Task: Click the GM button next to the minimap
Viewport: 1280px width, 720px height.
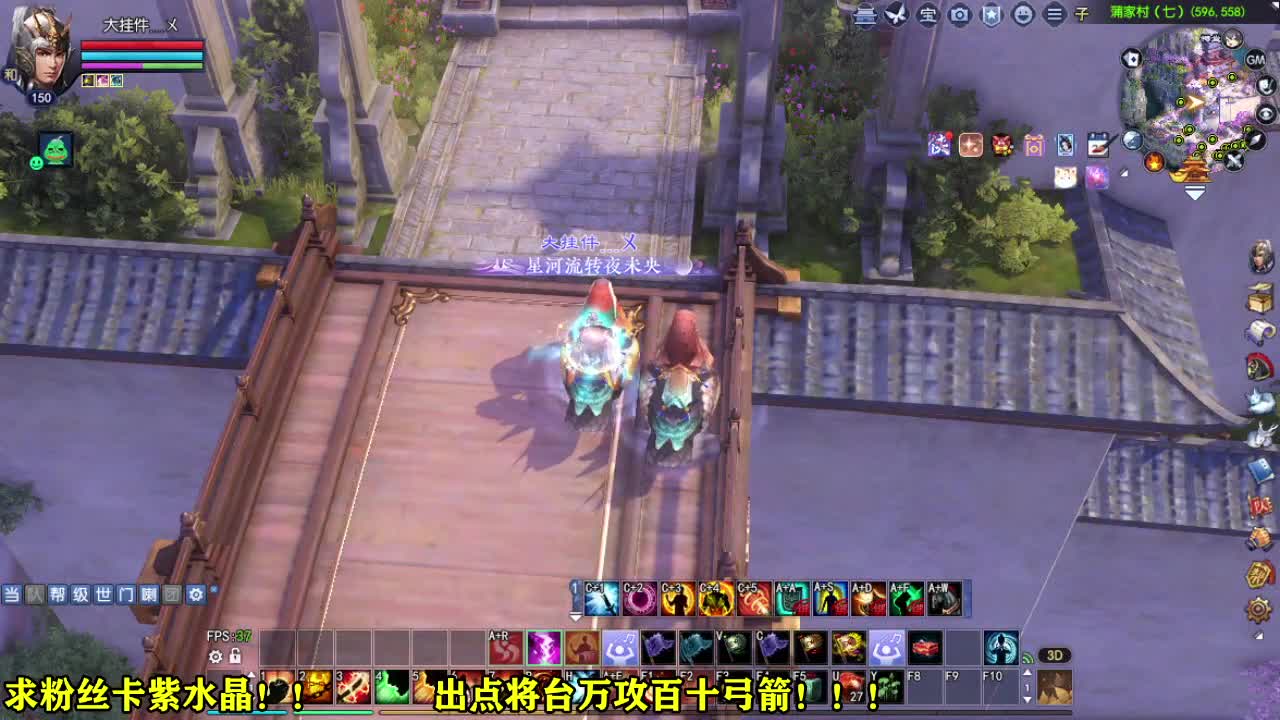Action: [1254, 61]
